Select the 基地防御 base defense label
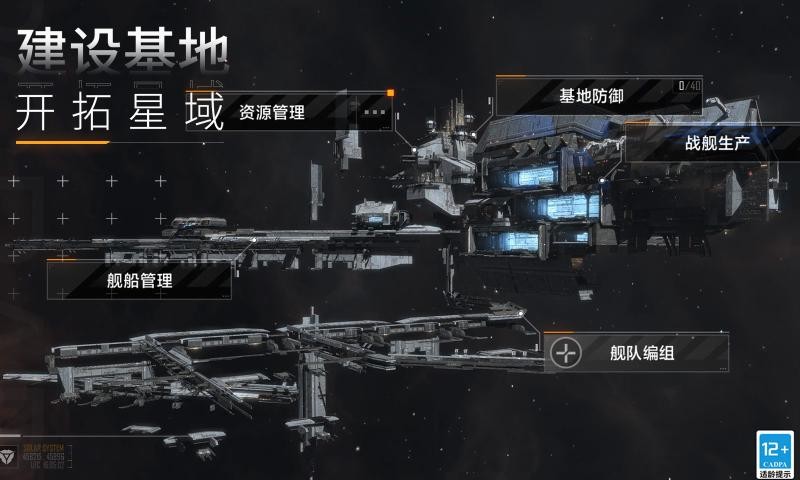 pyautogui.click(x=591, y=97)
